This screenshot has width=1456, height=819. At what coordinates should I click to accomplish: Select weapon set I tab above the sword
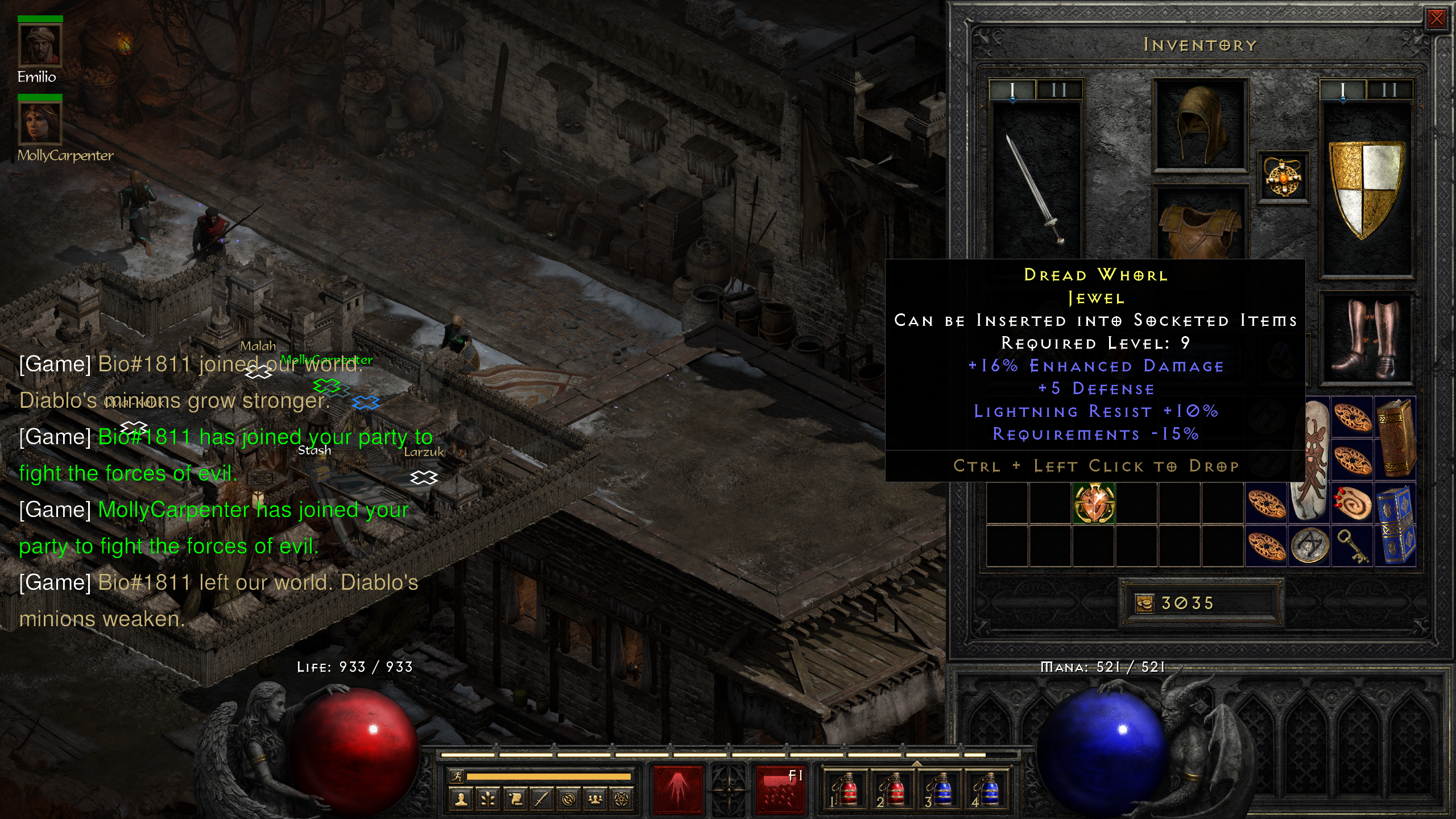[x=1014, y=89]
